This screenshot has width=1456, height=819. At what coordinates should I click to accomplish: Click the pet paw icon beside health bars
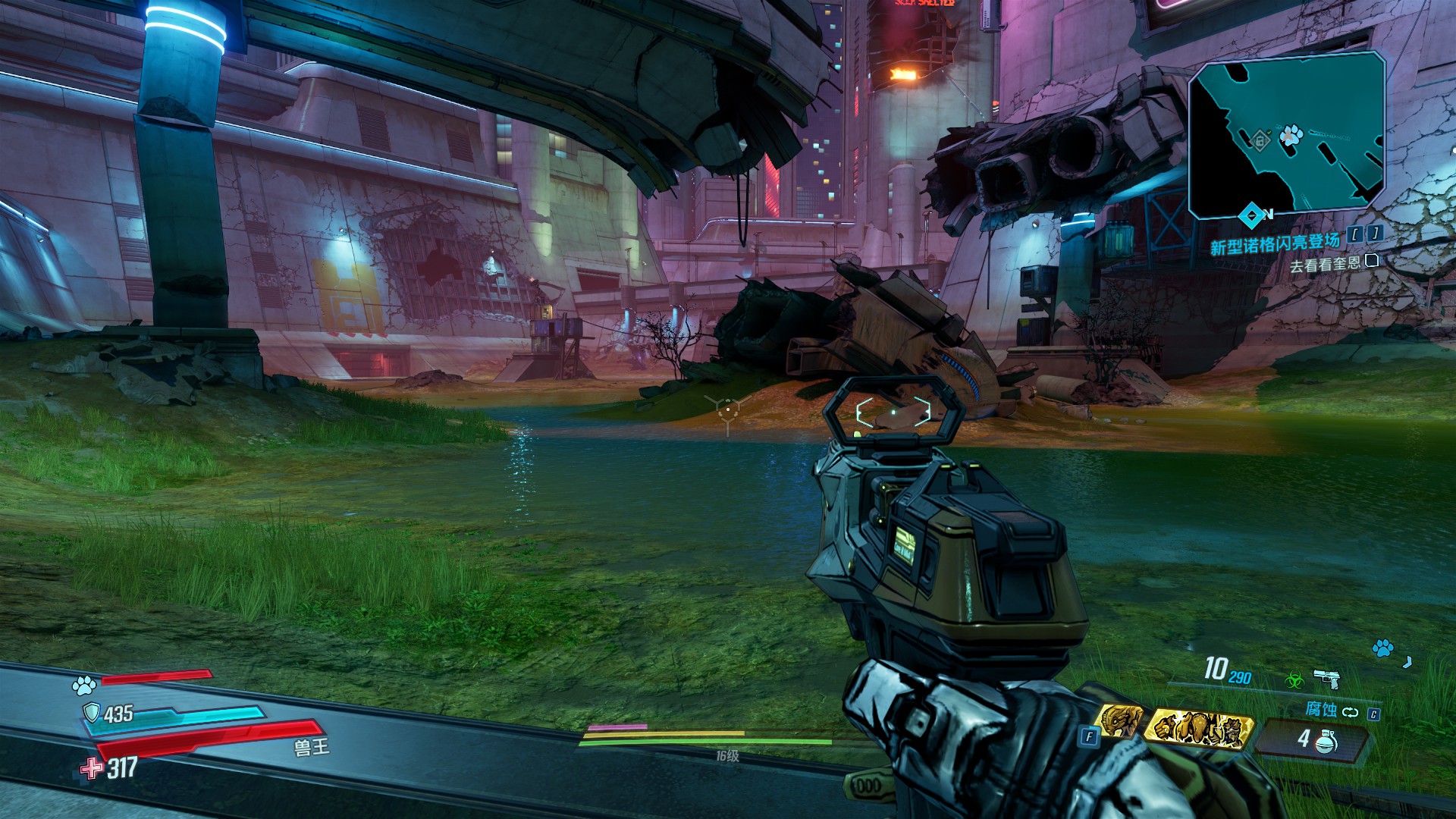(x=83, y=686)
